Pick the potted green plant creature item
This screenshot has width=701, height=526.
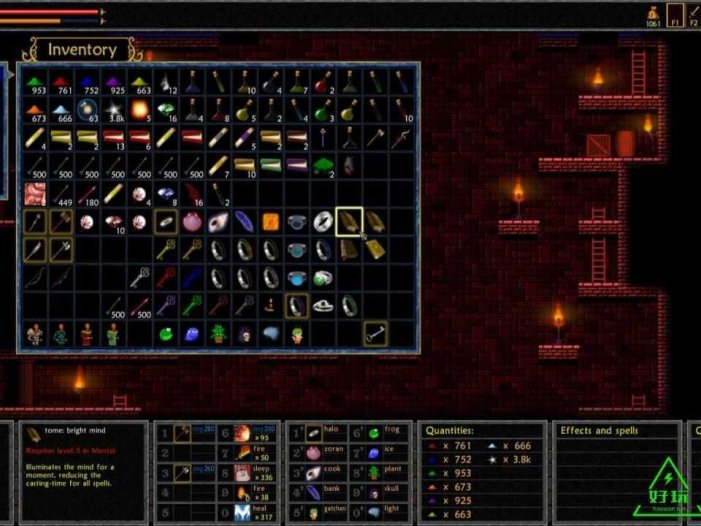tap(218, 333)
